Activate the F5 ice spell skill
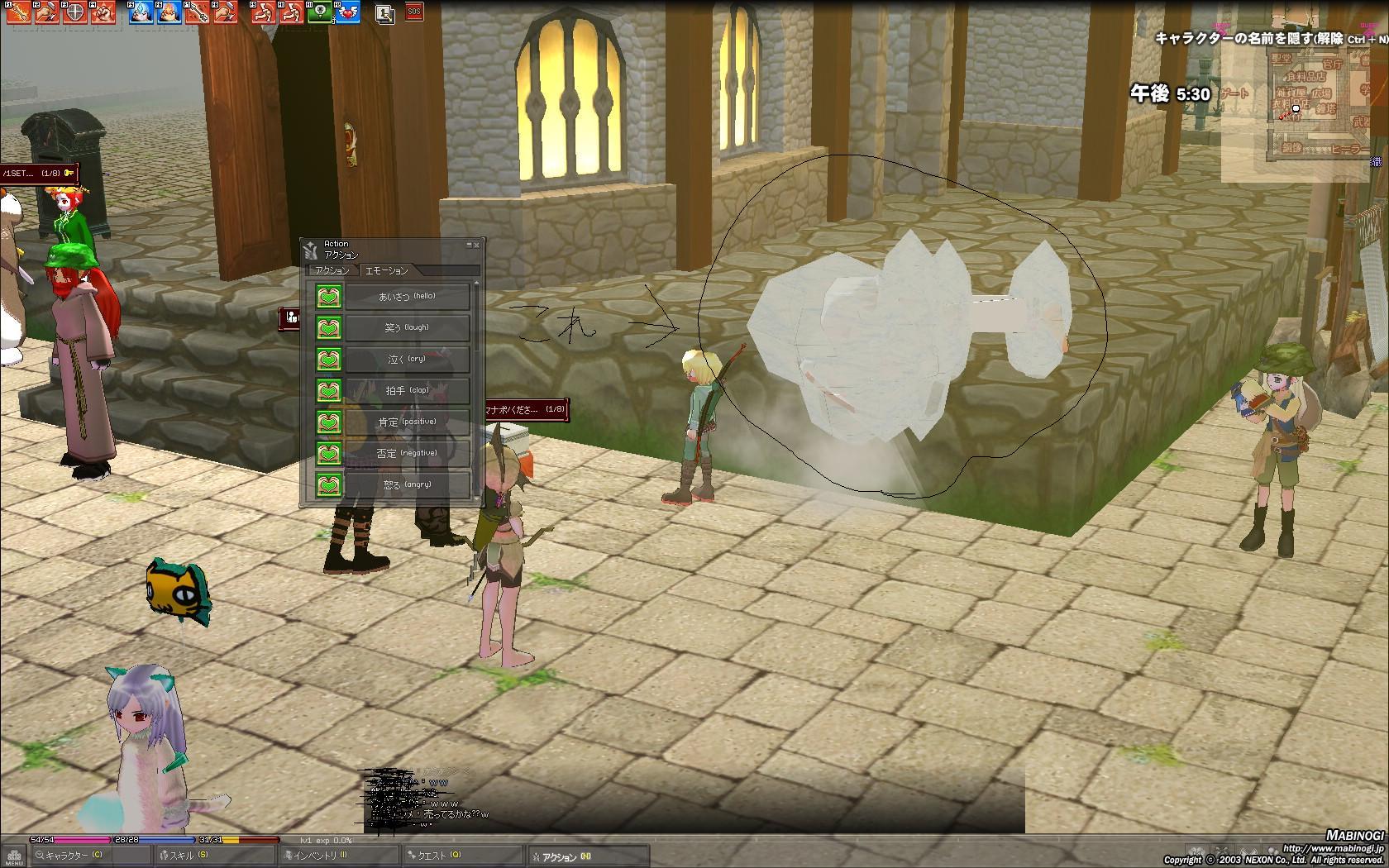The image size is (1389, 868). pos(141,12)
